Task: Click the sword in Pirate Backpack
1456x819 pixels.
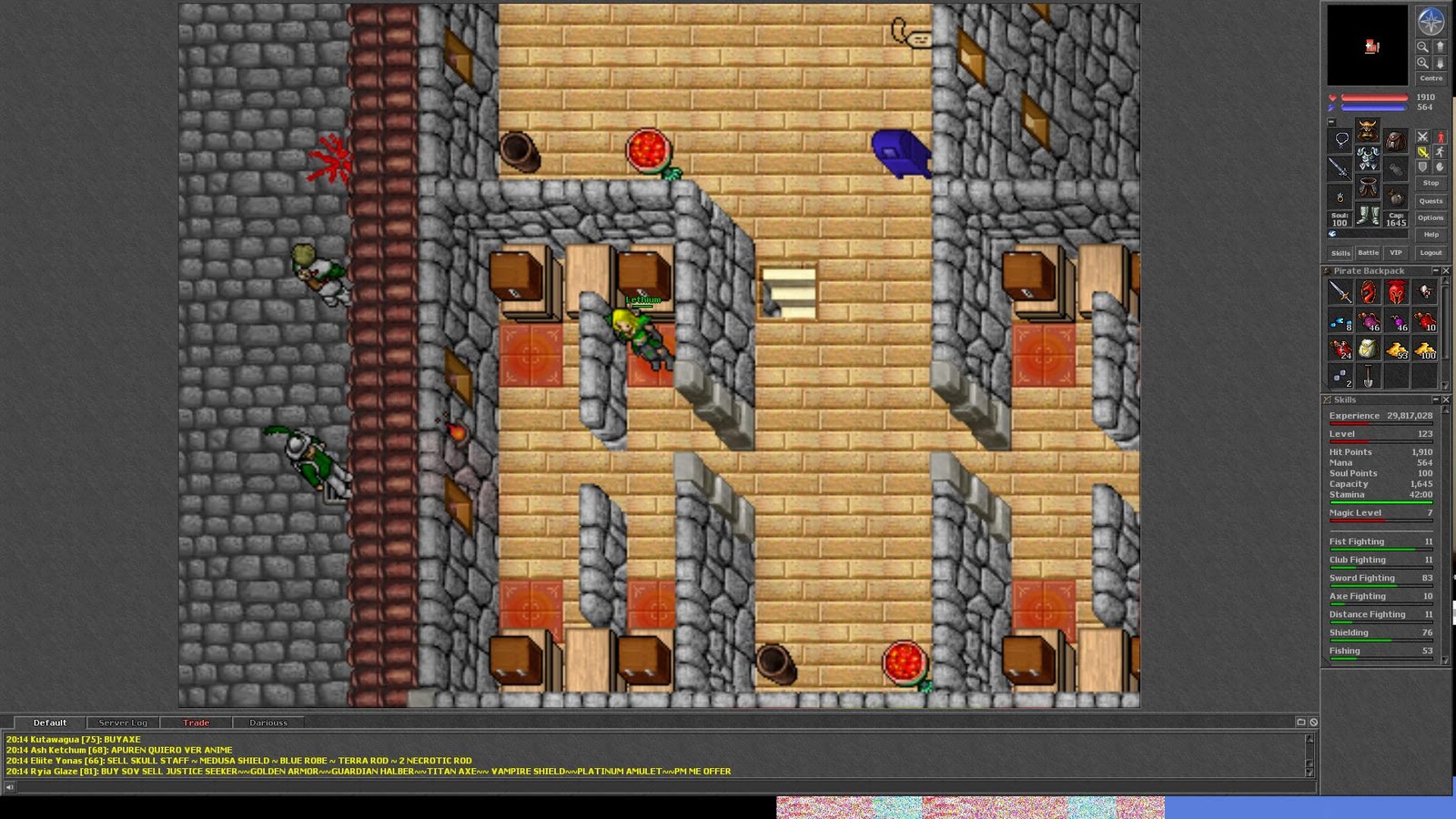Action: 1340,293
